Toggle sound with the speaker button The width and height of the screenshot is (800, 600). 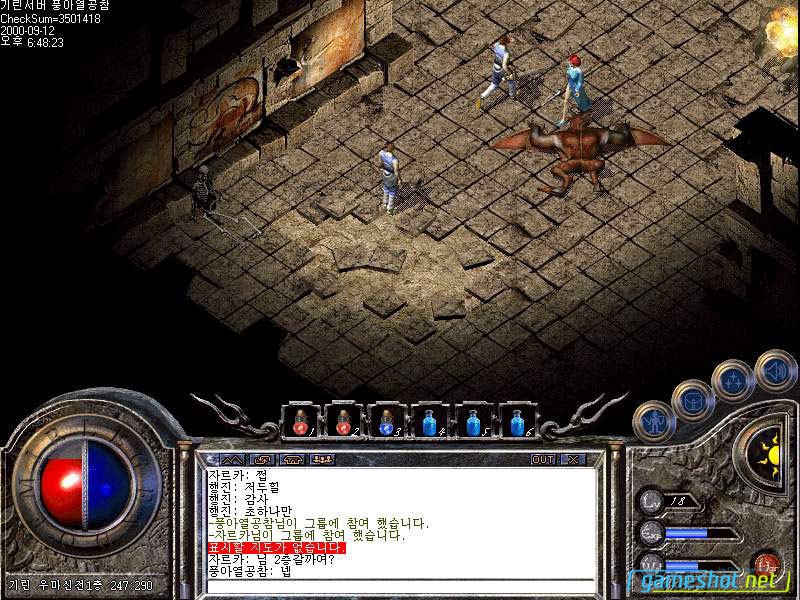(775, 370)
